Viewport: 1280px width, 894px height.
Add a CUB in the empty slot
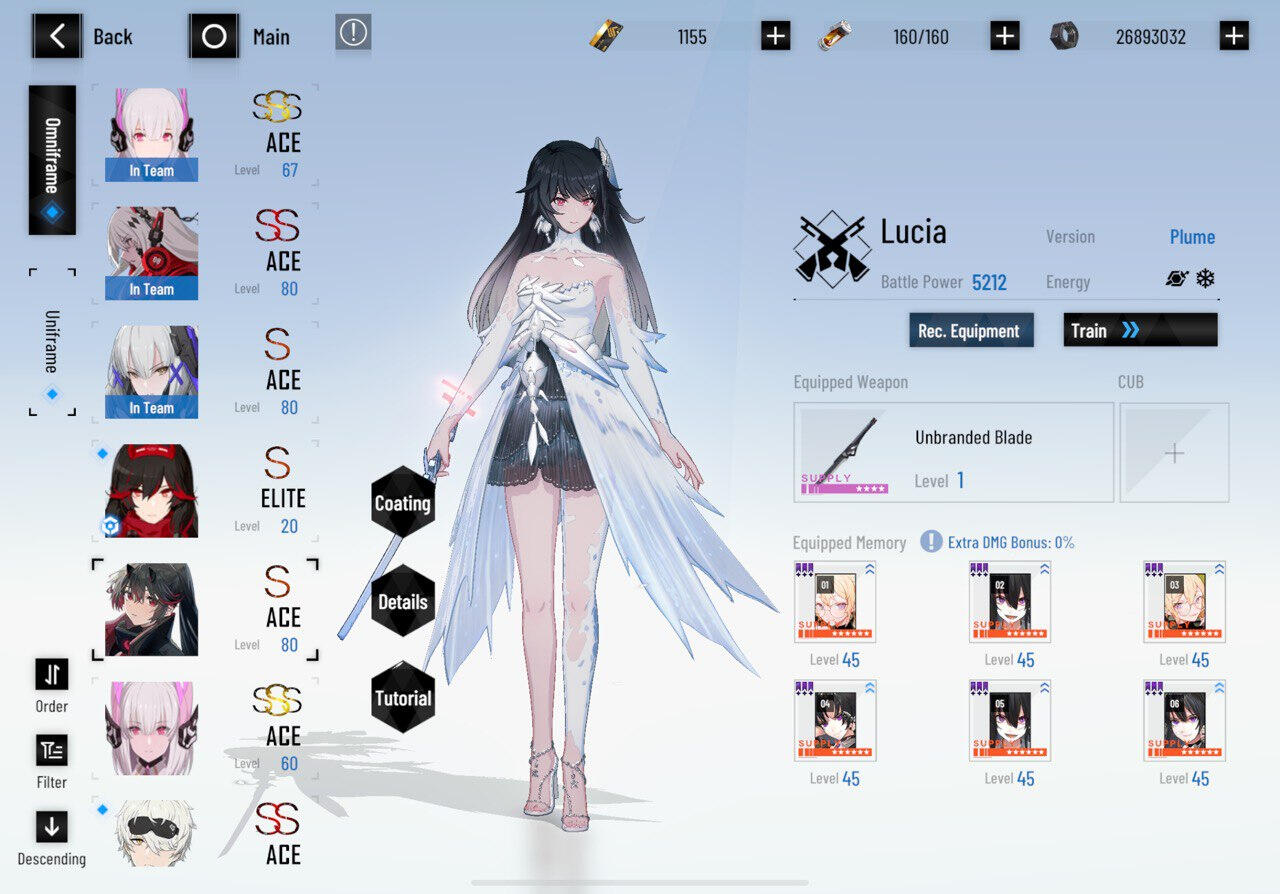click(1174, 453)
